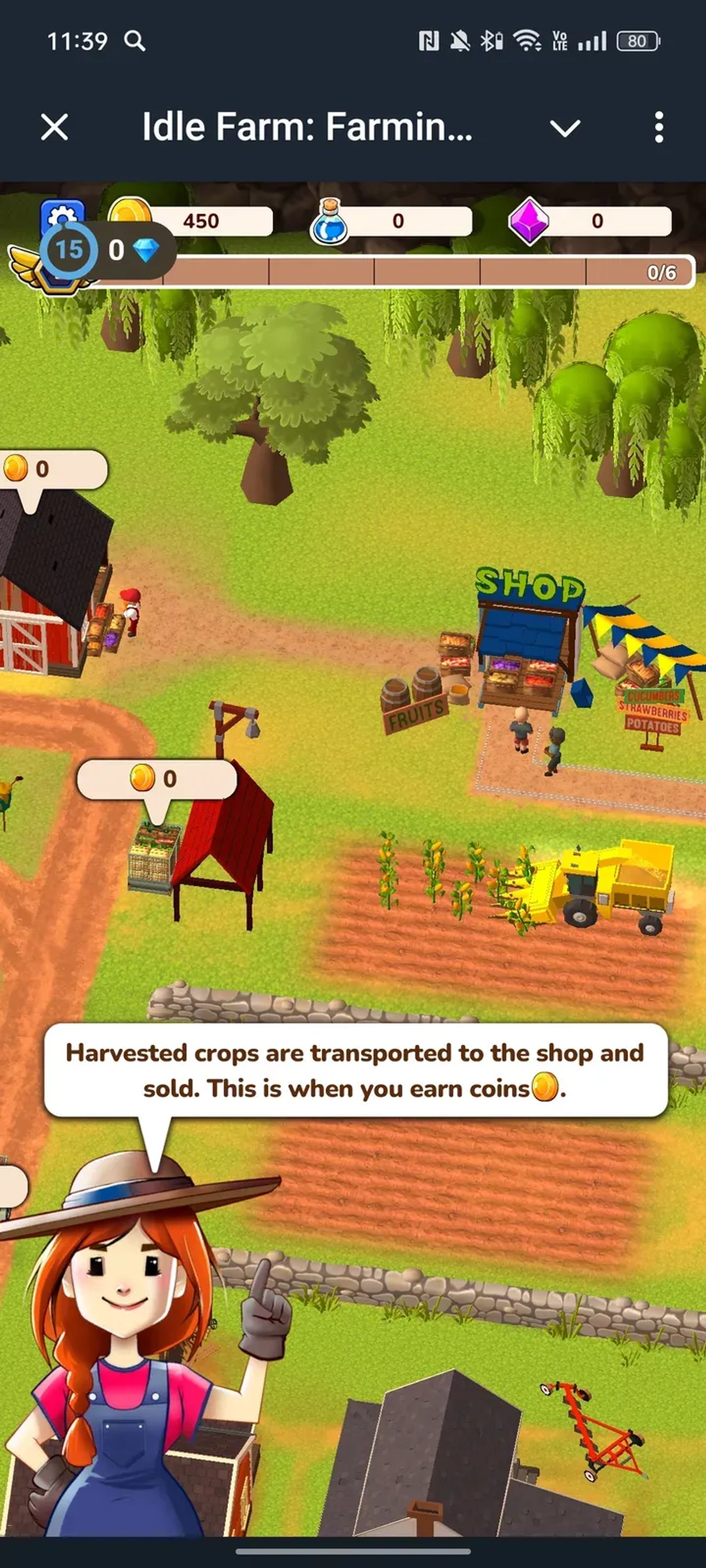706x1568 pixels.
Task: Tap the search icon in the status bar
Action: [x=135, y=40]
